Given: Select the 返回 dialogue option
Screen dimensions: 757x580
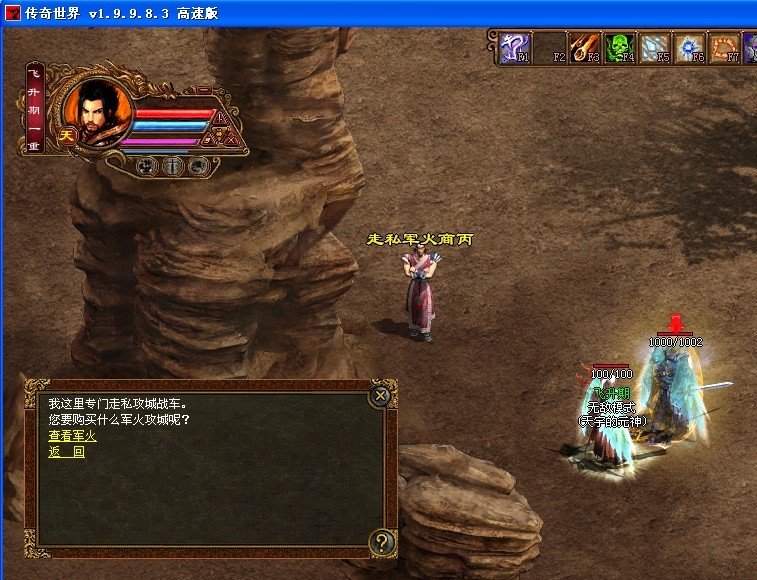Looking at the screenshot, I should point(66,451).
